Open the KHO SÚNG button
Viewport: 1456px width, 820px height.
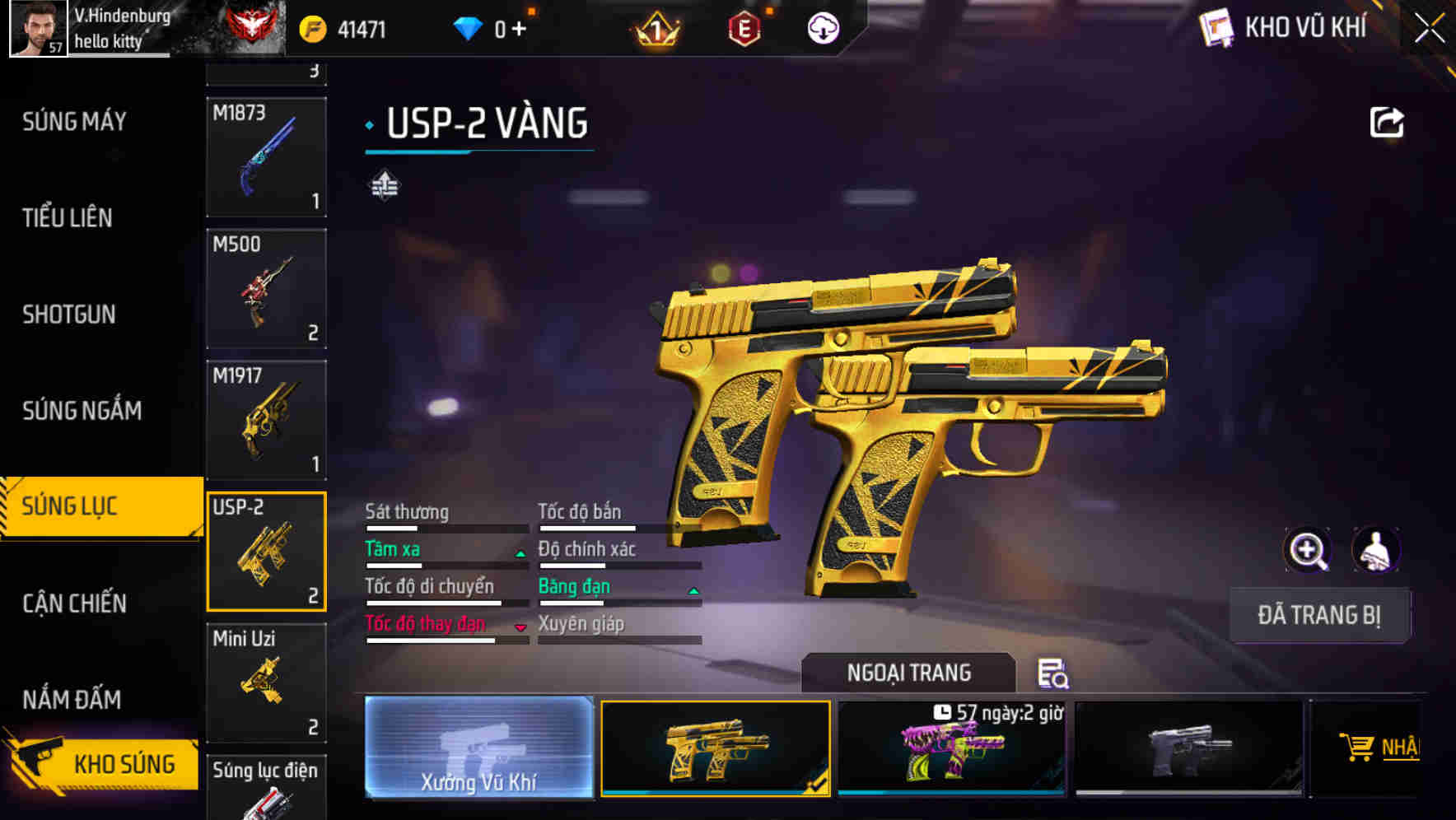point(103,763)
